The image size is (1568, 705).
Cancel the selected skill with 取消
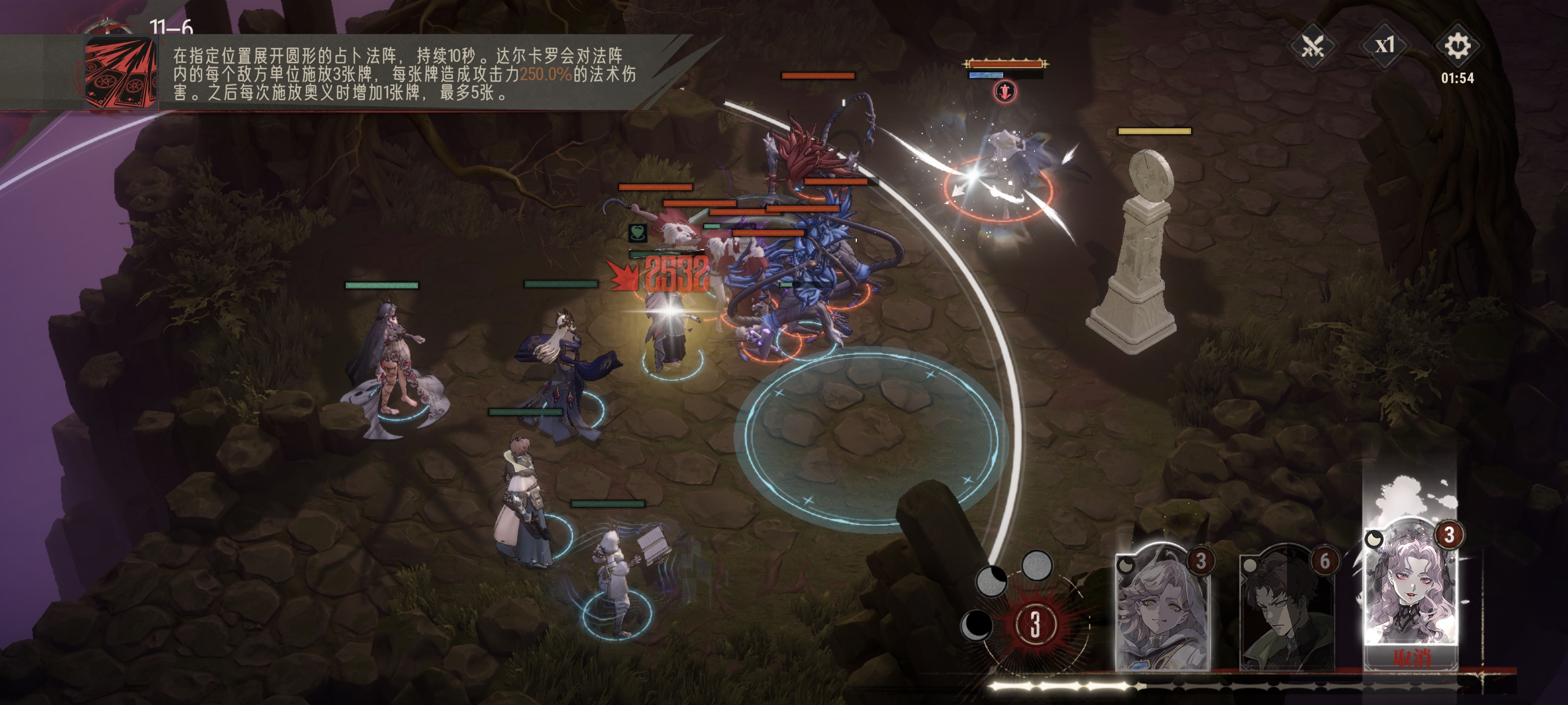click(1411, 658)
